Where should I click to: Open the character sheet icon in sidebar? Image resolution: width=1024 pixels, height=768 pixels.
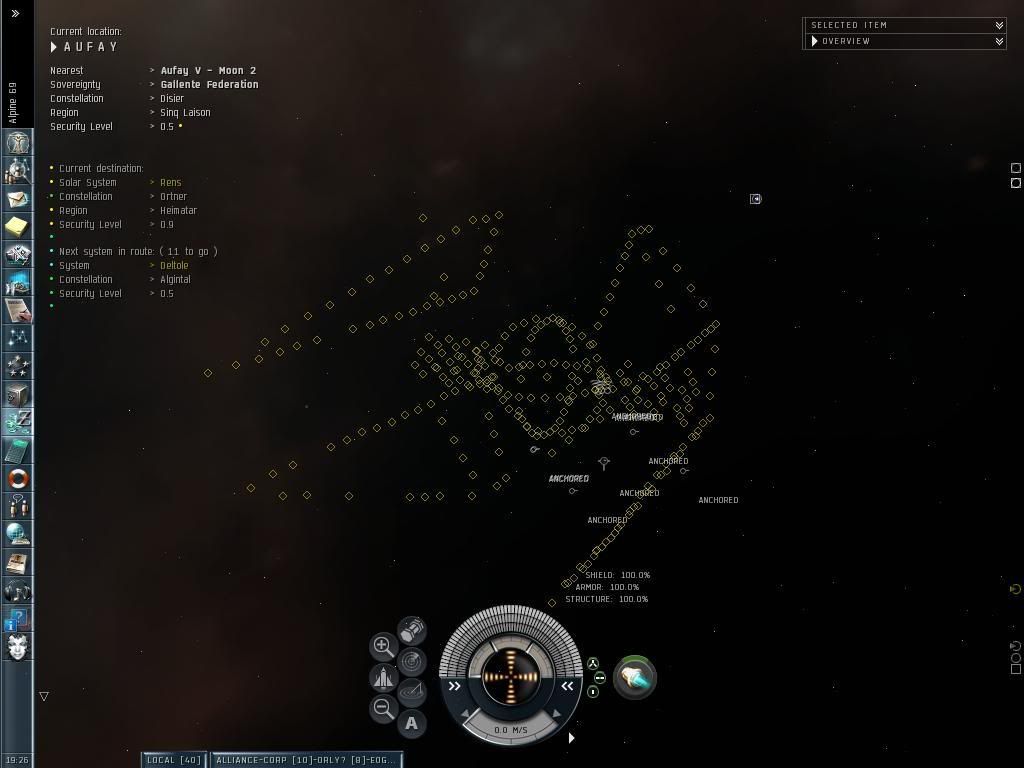tap(17, 143)
